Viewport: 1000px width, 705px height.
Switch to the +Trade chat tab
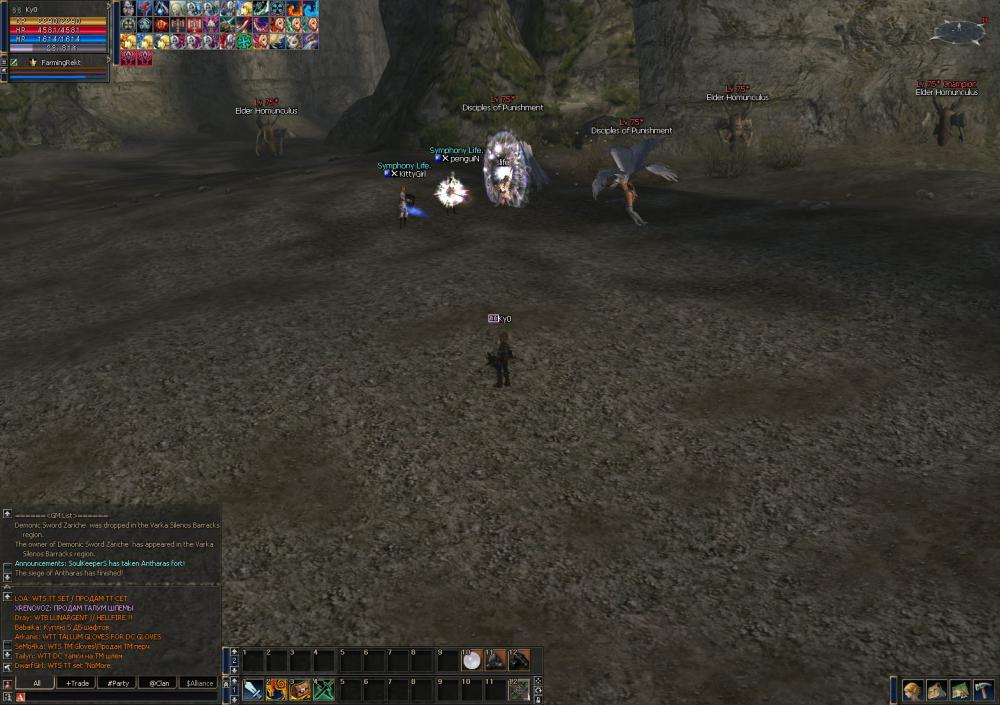[x=76, y=683]
